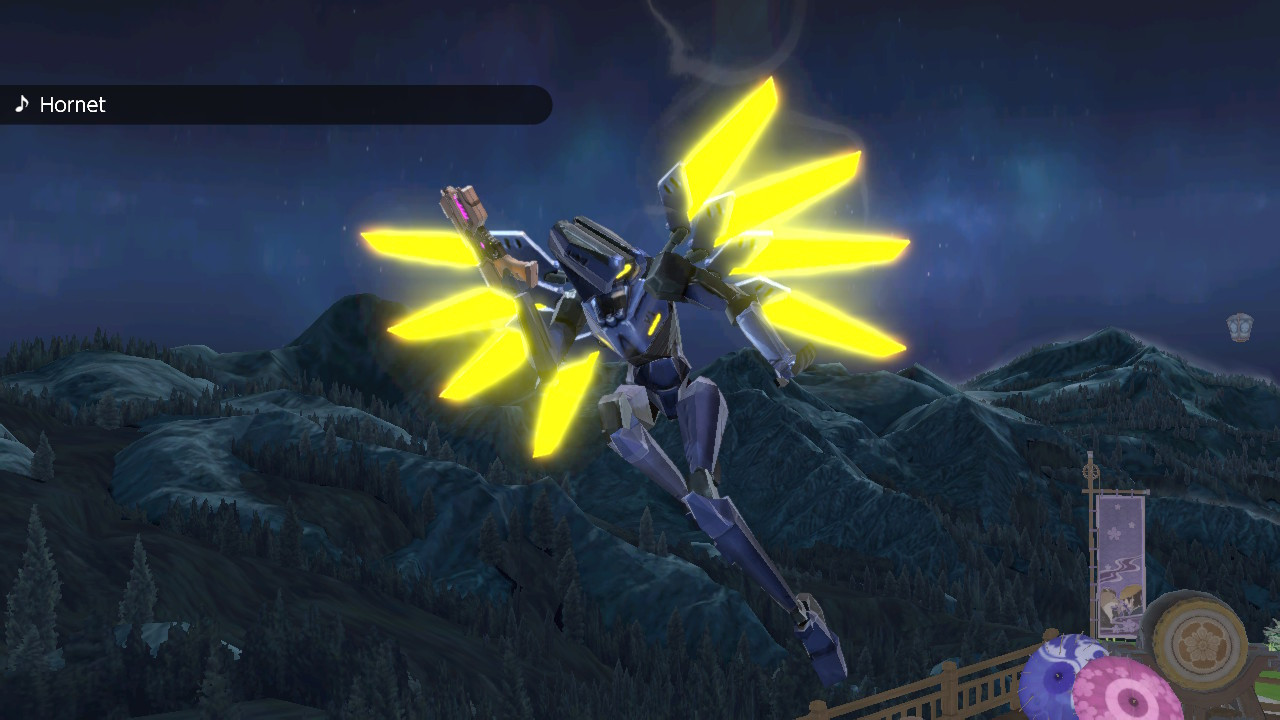
Task: Toggle the Hornet track notification banner
Action: click(x=275, y=104)
